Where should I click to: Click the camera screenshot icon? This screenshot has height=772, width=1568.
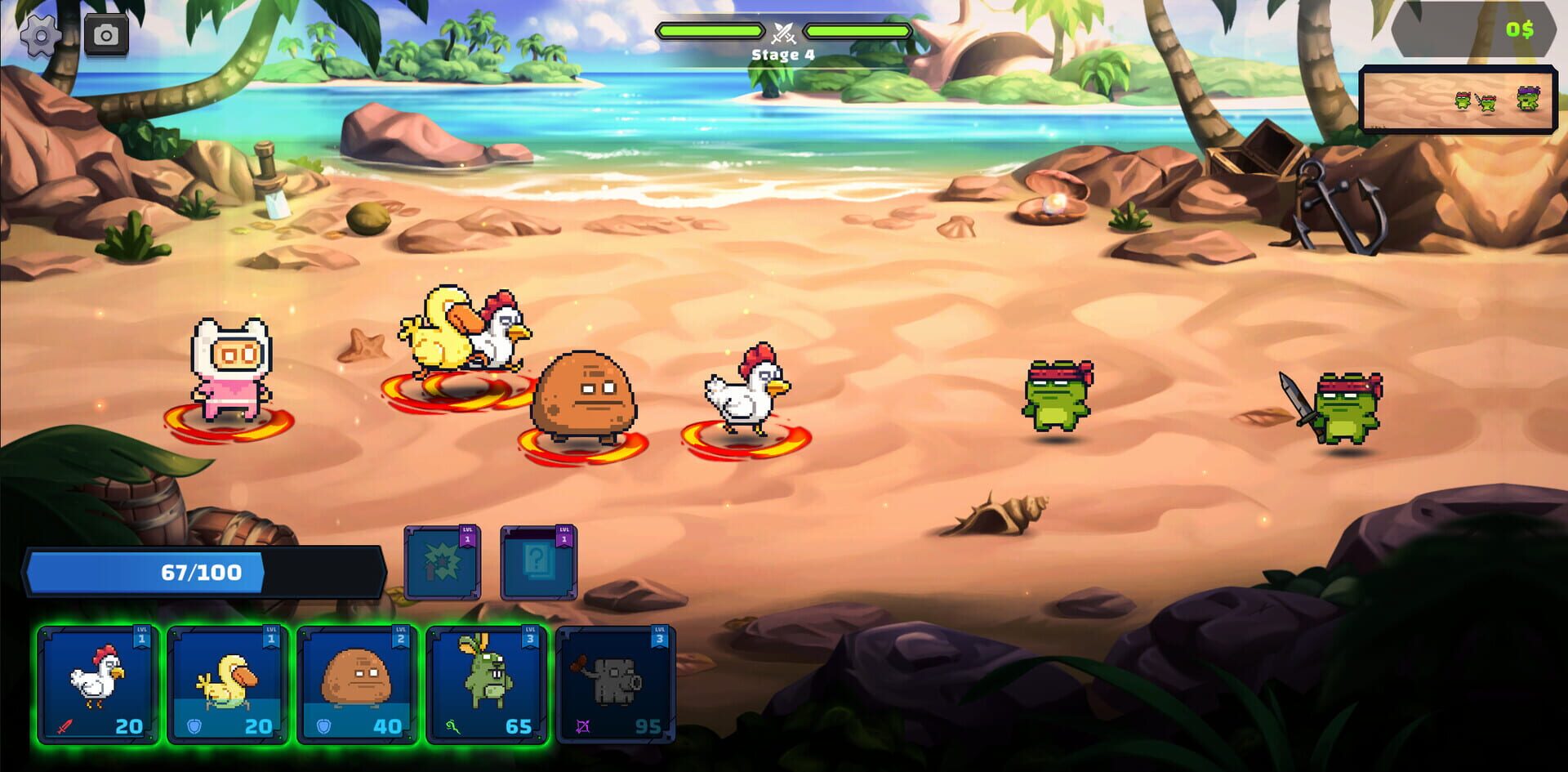pos(106,34)
